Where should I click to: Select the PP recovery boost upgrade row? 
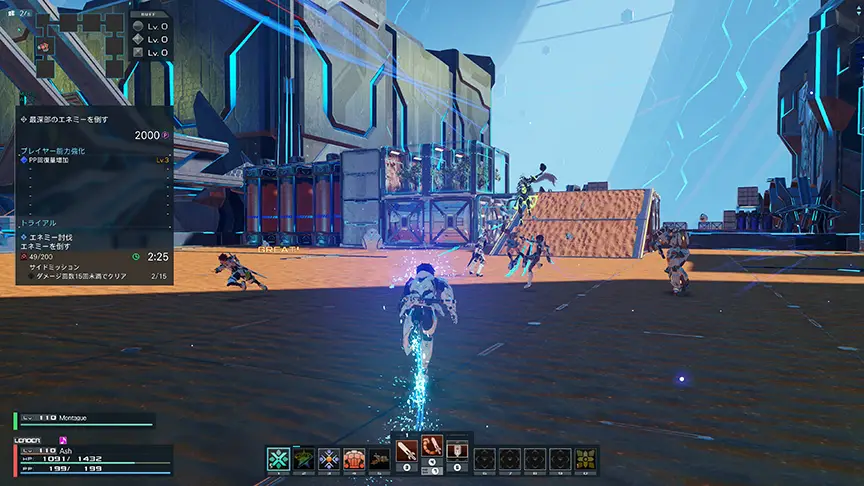pyautogui.click(x=95, y=159)
